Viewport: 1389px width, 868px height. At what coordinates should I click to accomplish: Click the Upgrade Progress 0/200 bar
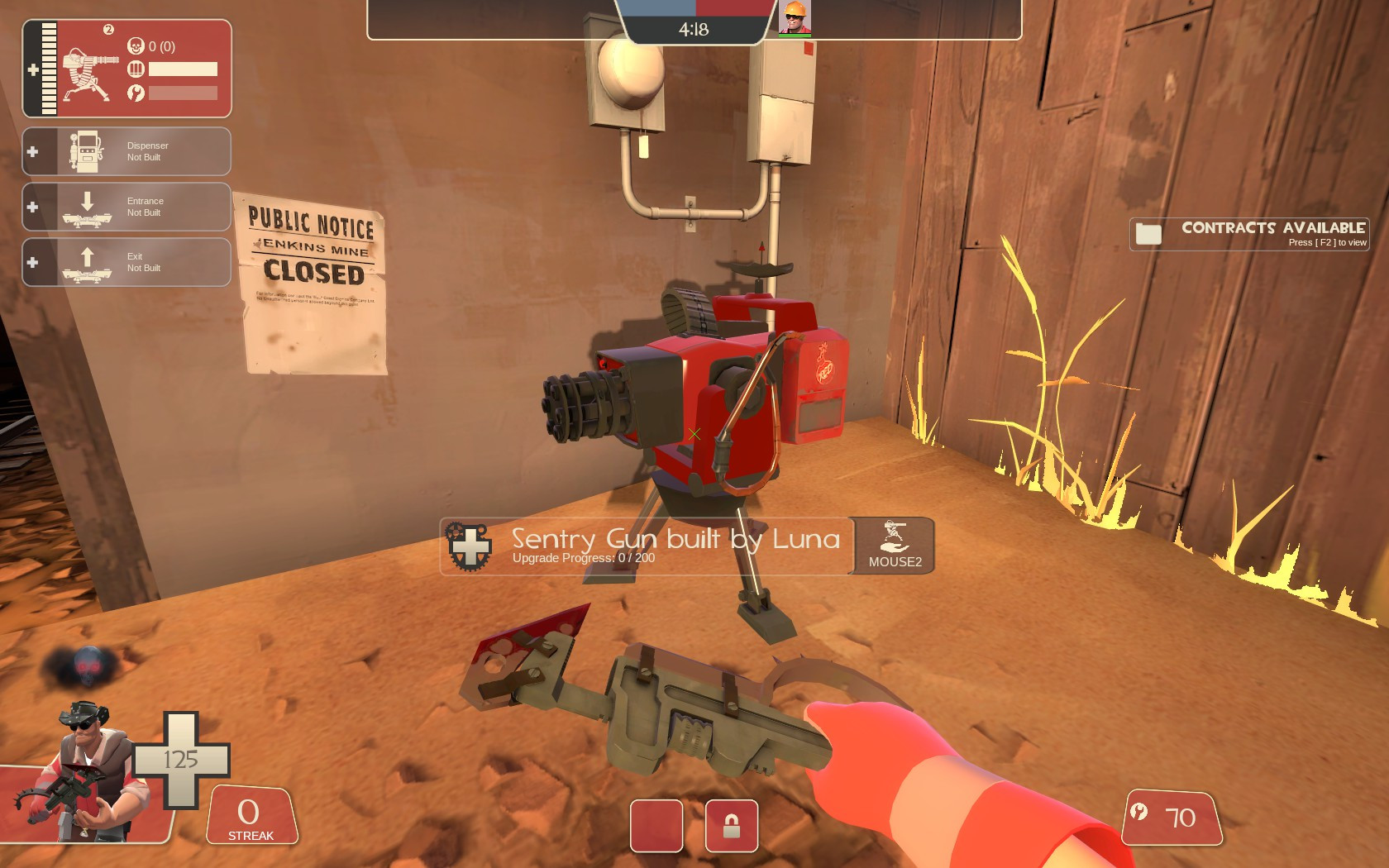click(x=583, y=558)
